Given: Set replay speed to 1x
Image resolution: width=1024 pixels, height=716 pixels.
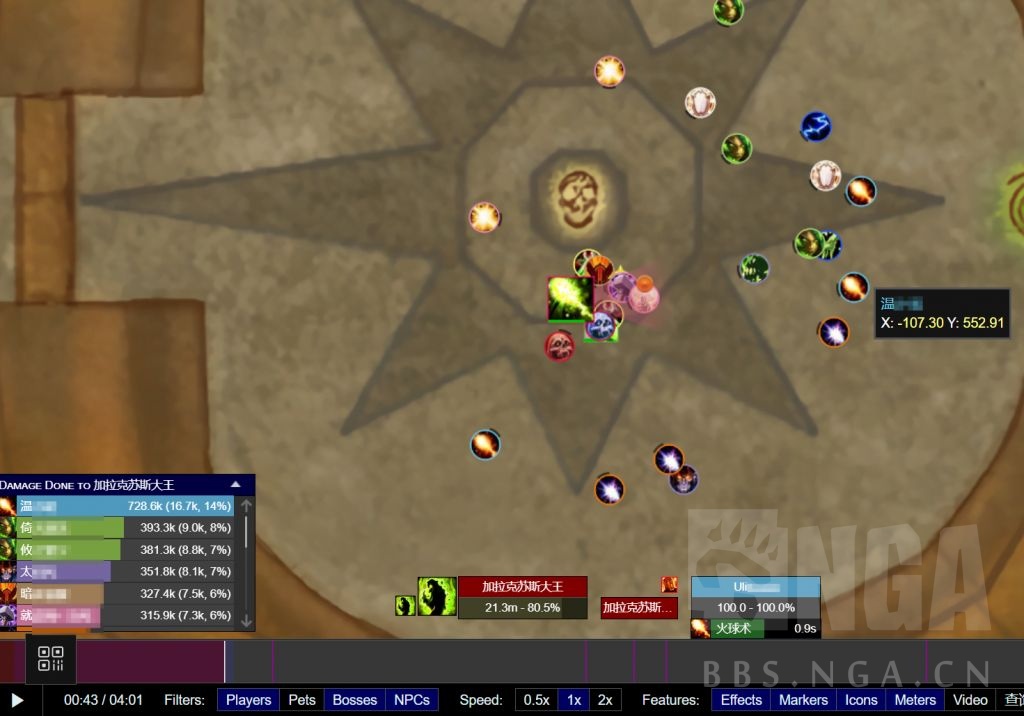Looking at the screenshot, I should [x=573, y=700].
